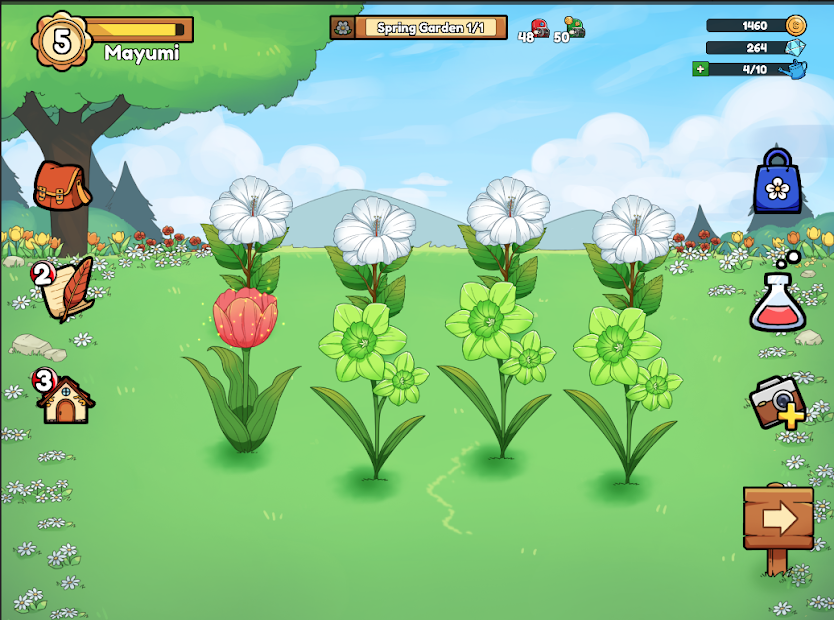Select the Spring Garden 1/1 label
The height and width of the screenshot is (620, 834).
point(430,28)
